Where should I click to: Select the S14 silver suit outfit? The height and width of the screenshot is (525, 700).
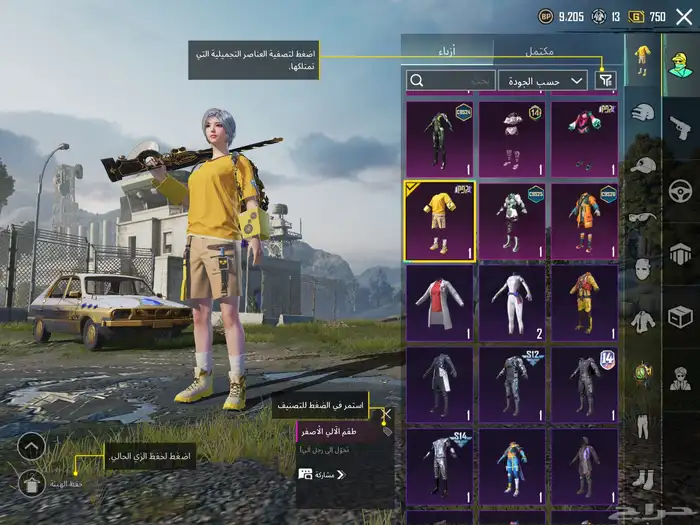[x=439, y=466]
